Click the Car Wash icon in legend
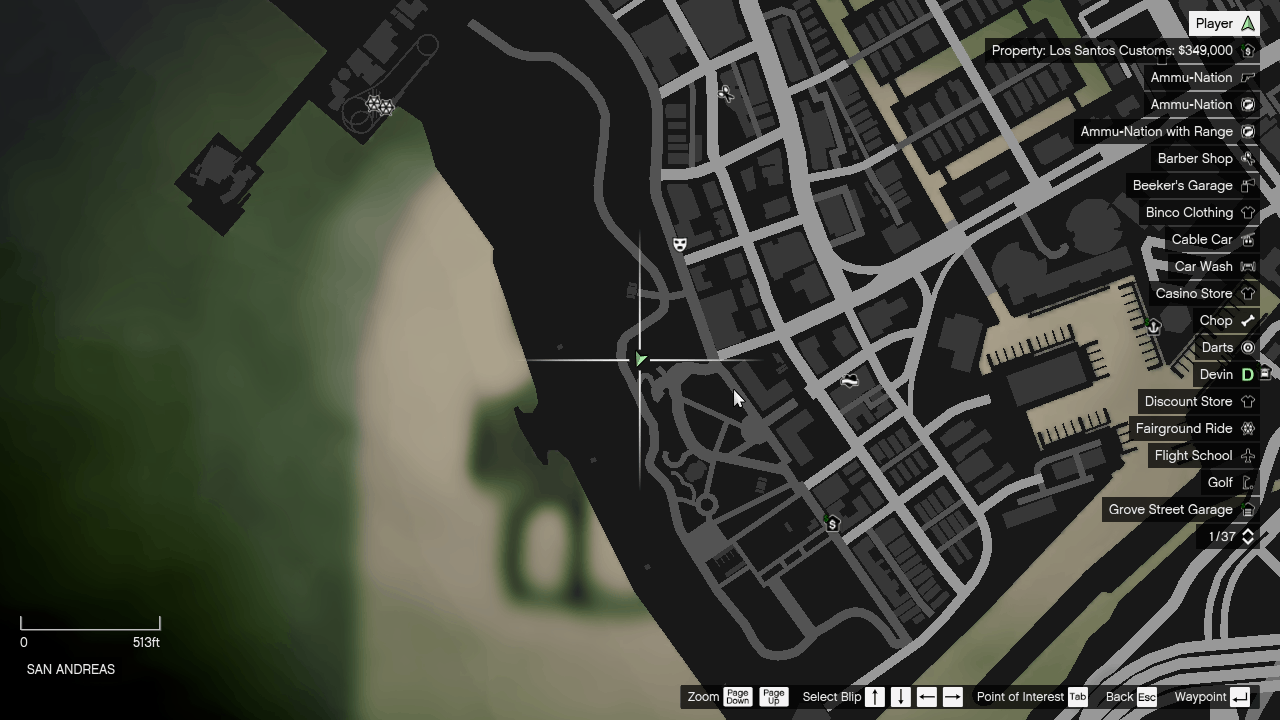1280x720 pixels. [1248, 266]
